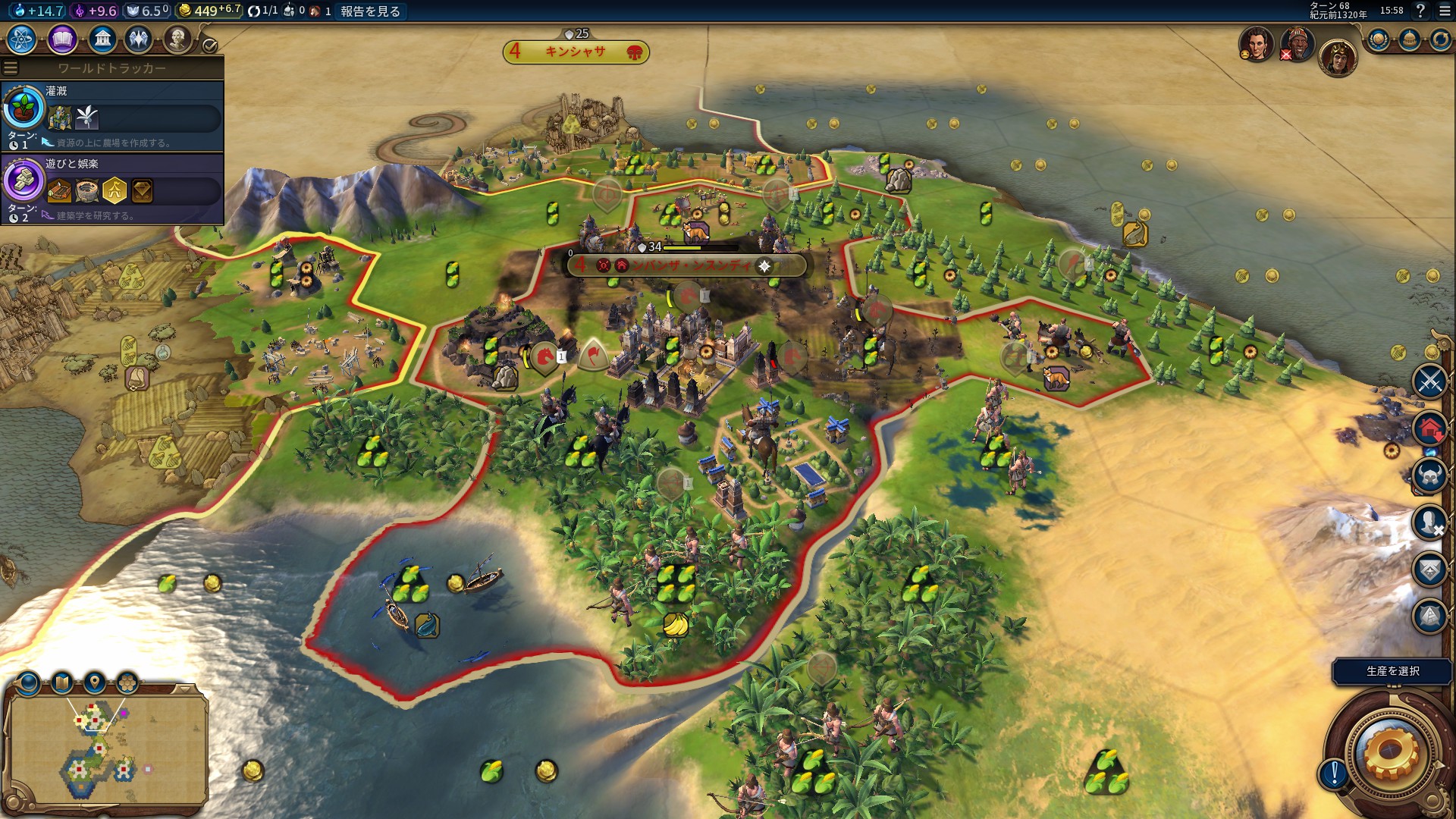Open the help question mark button
Viewport: 1456px width, 819px height.
pyautogui.click(x=1420, y=11)
